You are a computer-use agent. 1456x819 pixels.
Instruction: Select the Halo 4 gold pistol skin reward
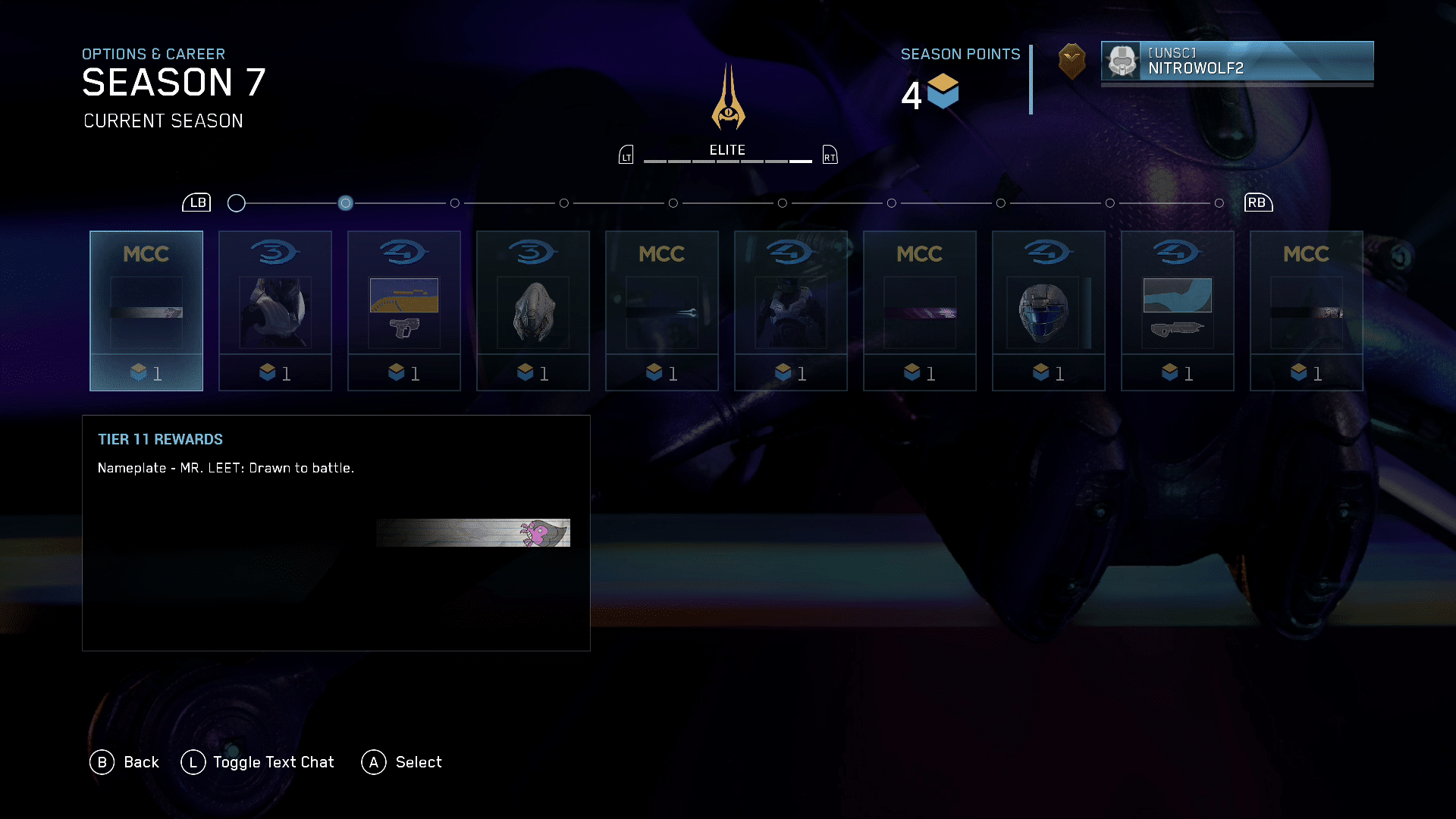[x=404, y=311]
